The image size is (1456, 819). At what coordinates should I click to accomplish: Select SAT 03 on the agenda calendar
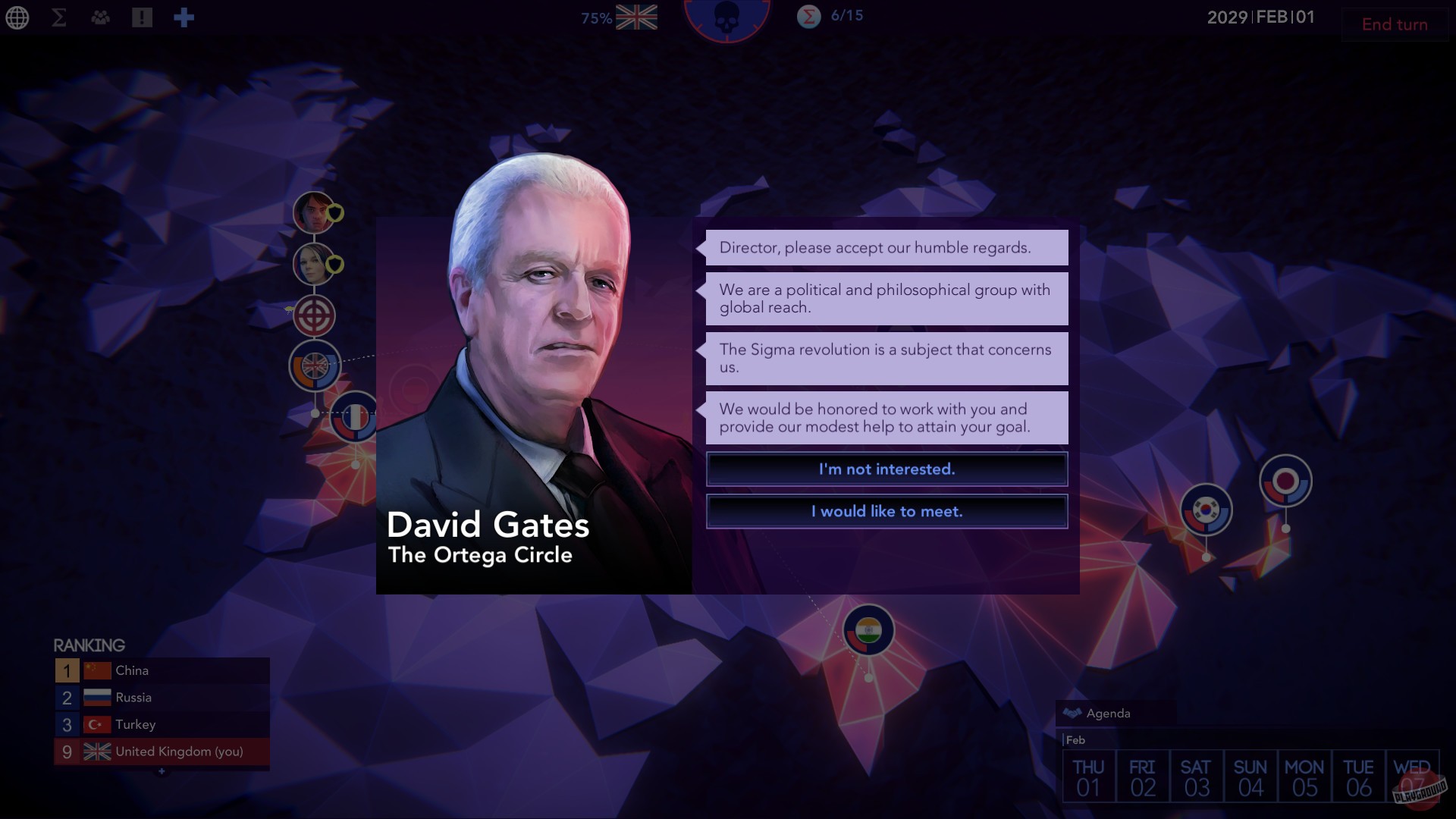tap(1197, 775)
